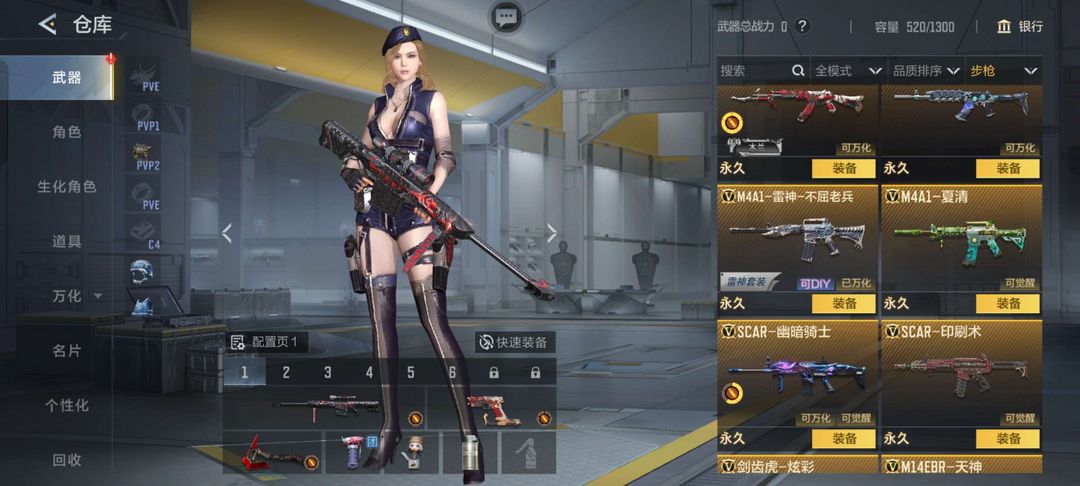Open the 全模式 mode dropdown
1080x486 pixels.
pos(847,71)
